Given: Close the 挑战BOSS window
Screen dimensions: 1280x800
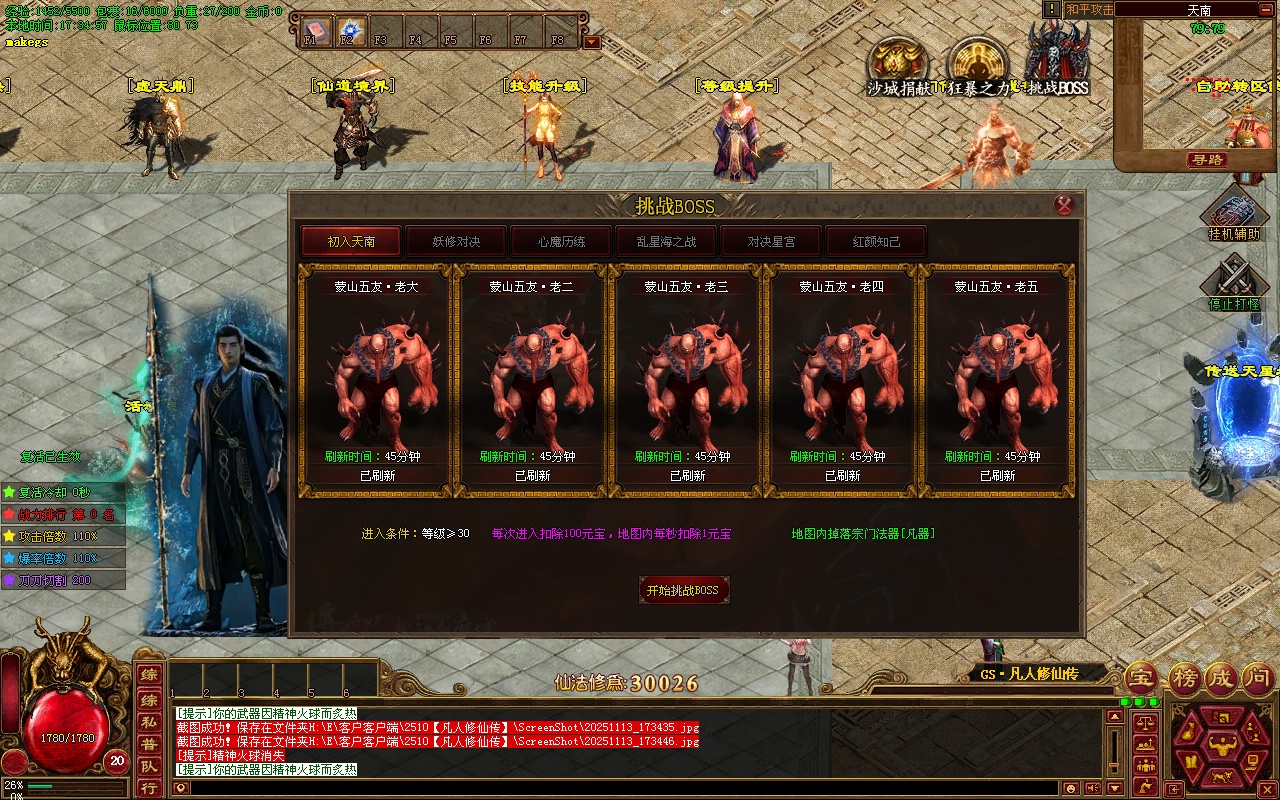Looking at the screenshot, I should pyautogui.click(x=1064, y=205).
